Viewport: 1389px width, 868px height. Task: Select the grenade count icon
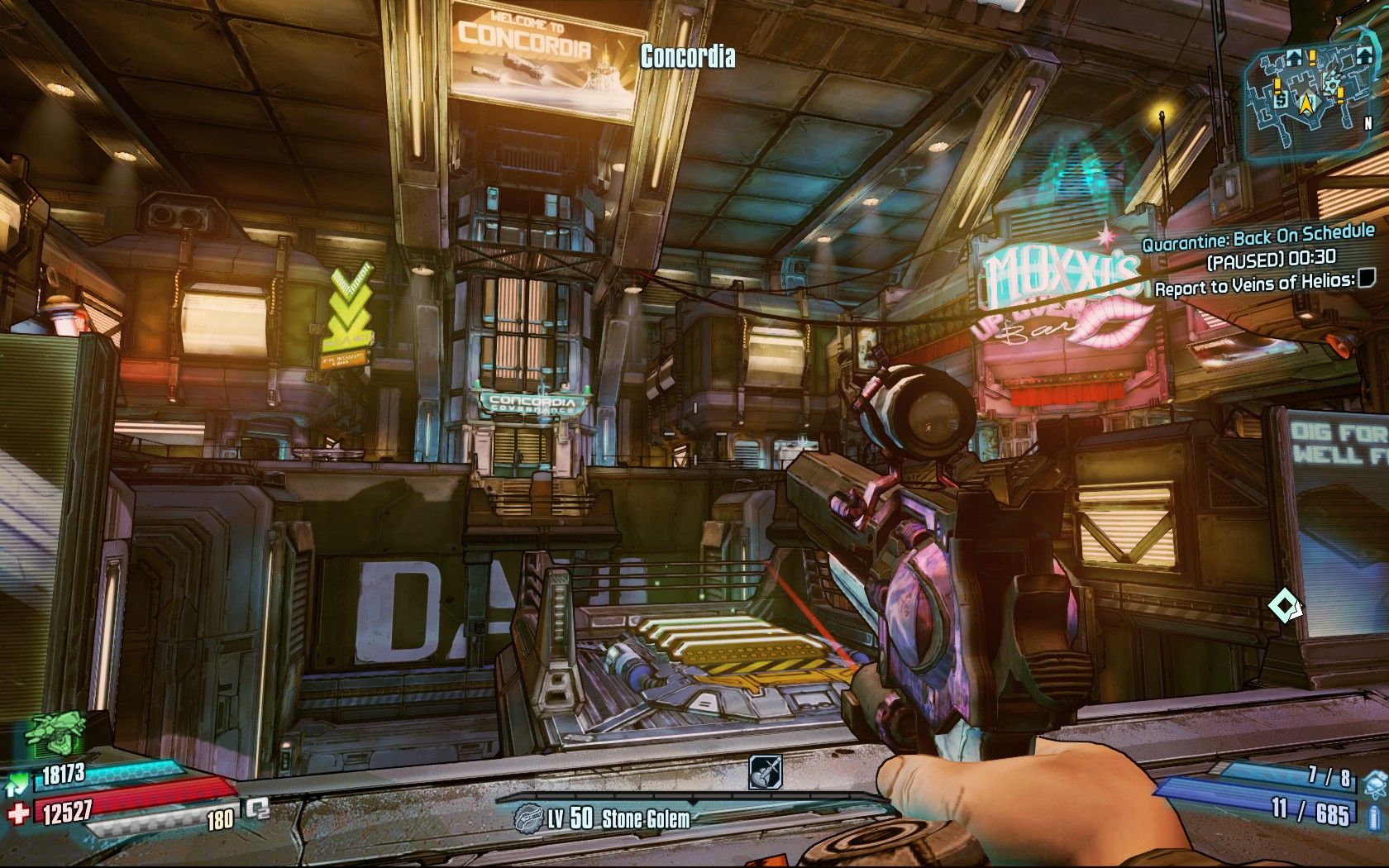(x=1374, y=780)
